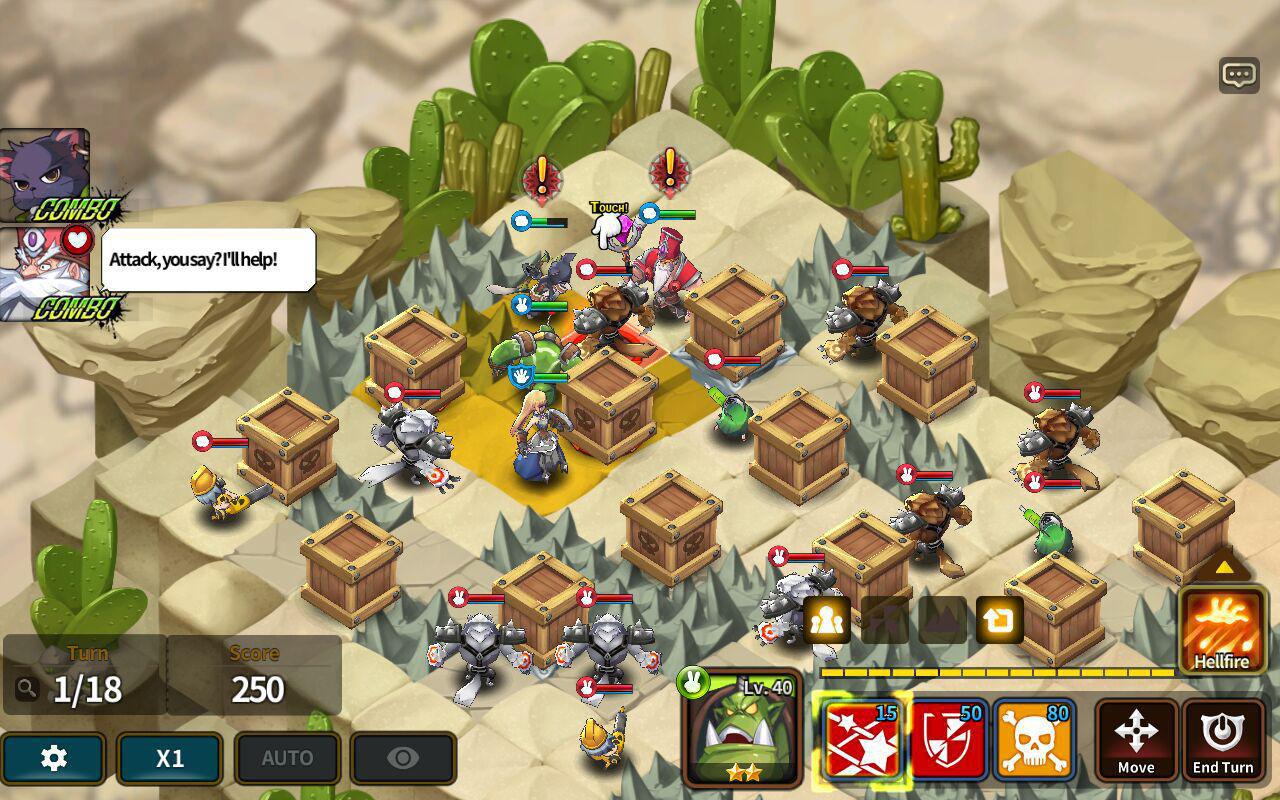This screenshot has width=1280, height=800.
Task: Change battle speed with the X1 button
Action: [x=170, y=758]
